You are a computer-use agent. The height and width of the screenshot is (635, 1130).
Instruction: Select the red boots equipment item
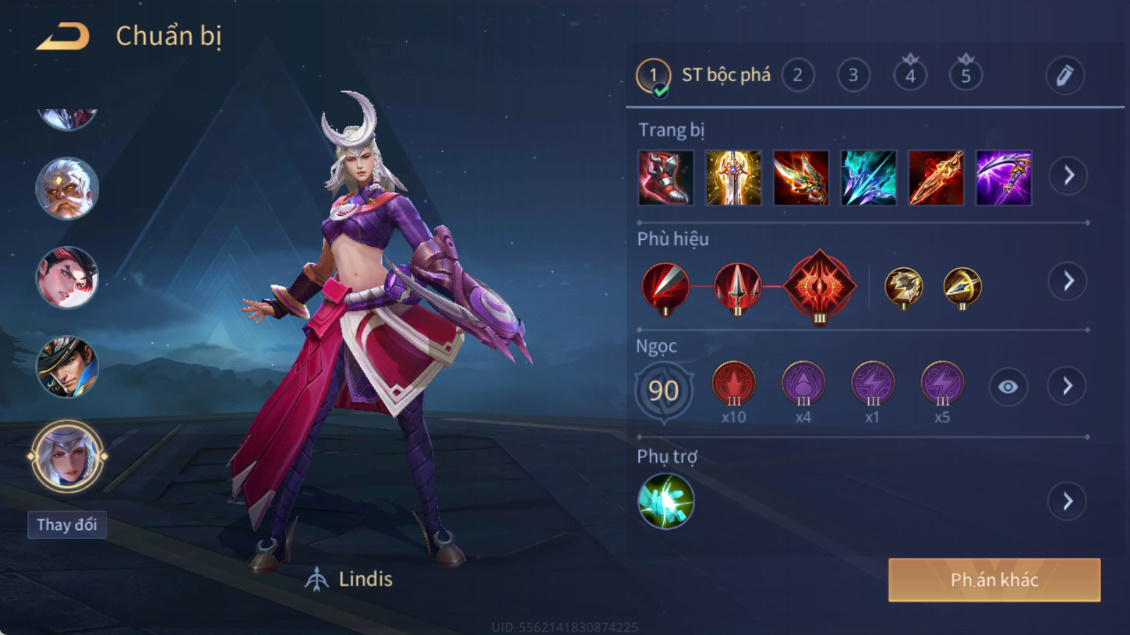click(666, 177)
